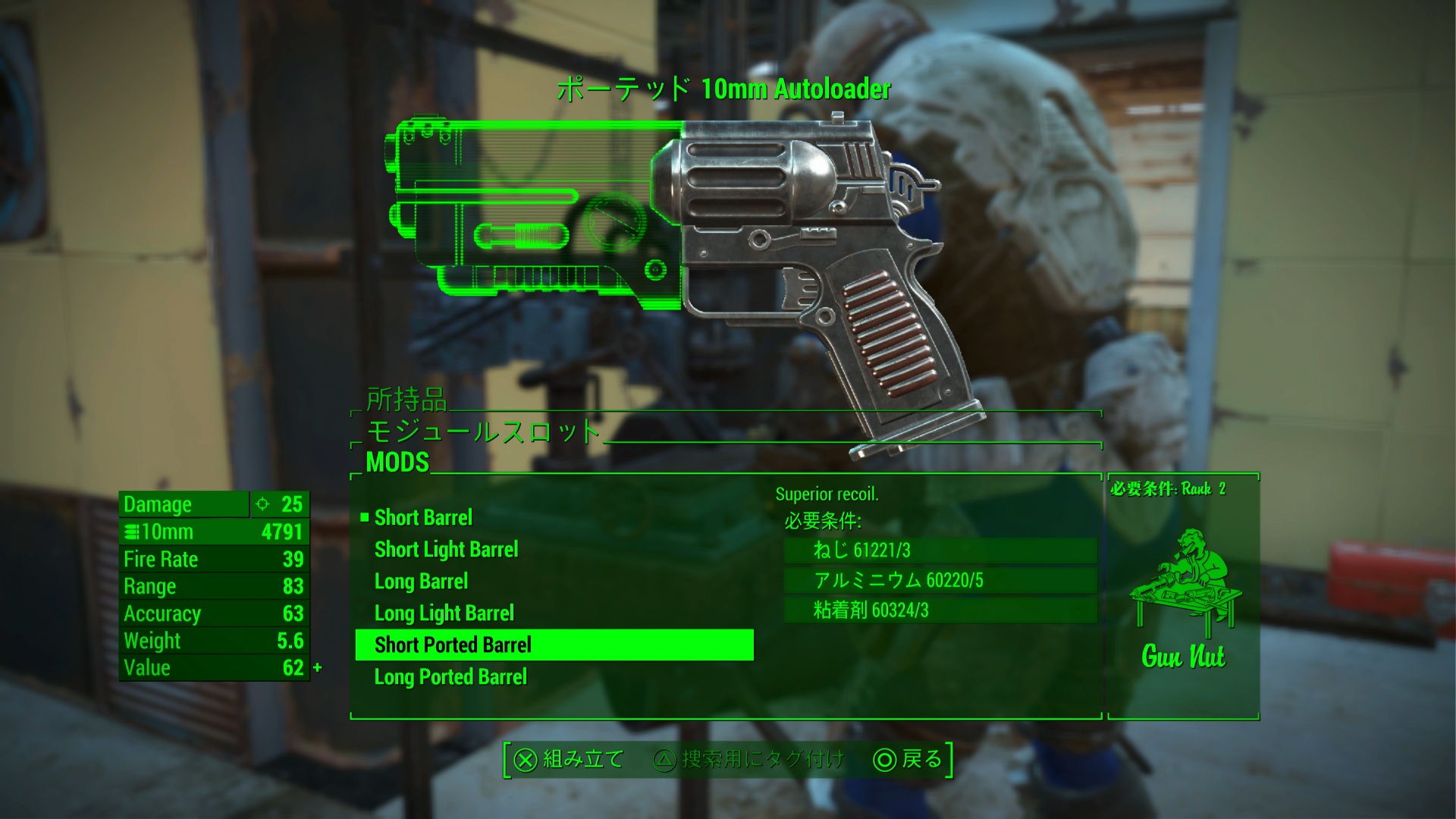Select the highlighted Short Ported Barrel

pyautogui.click(x=554, y=645)
